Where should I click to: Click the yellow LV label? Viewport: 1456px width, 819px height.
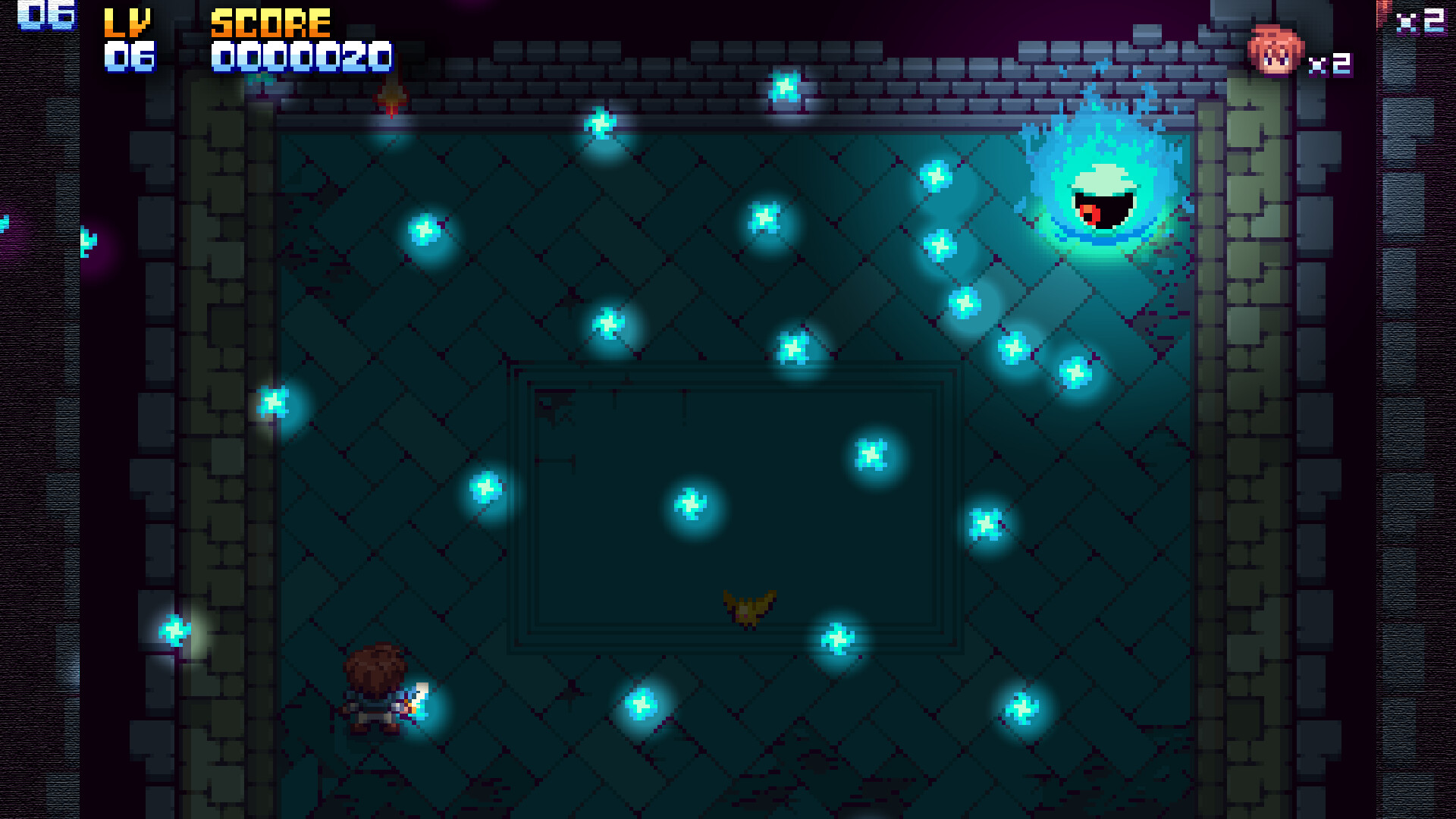tap(127, 23)
